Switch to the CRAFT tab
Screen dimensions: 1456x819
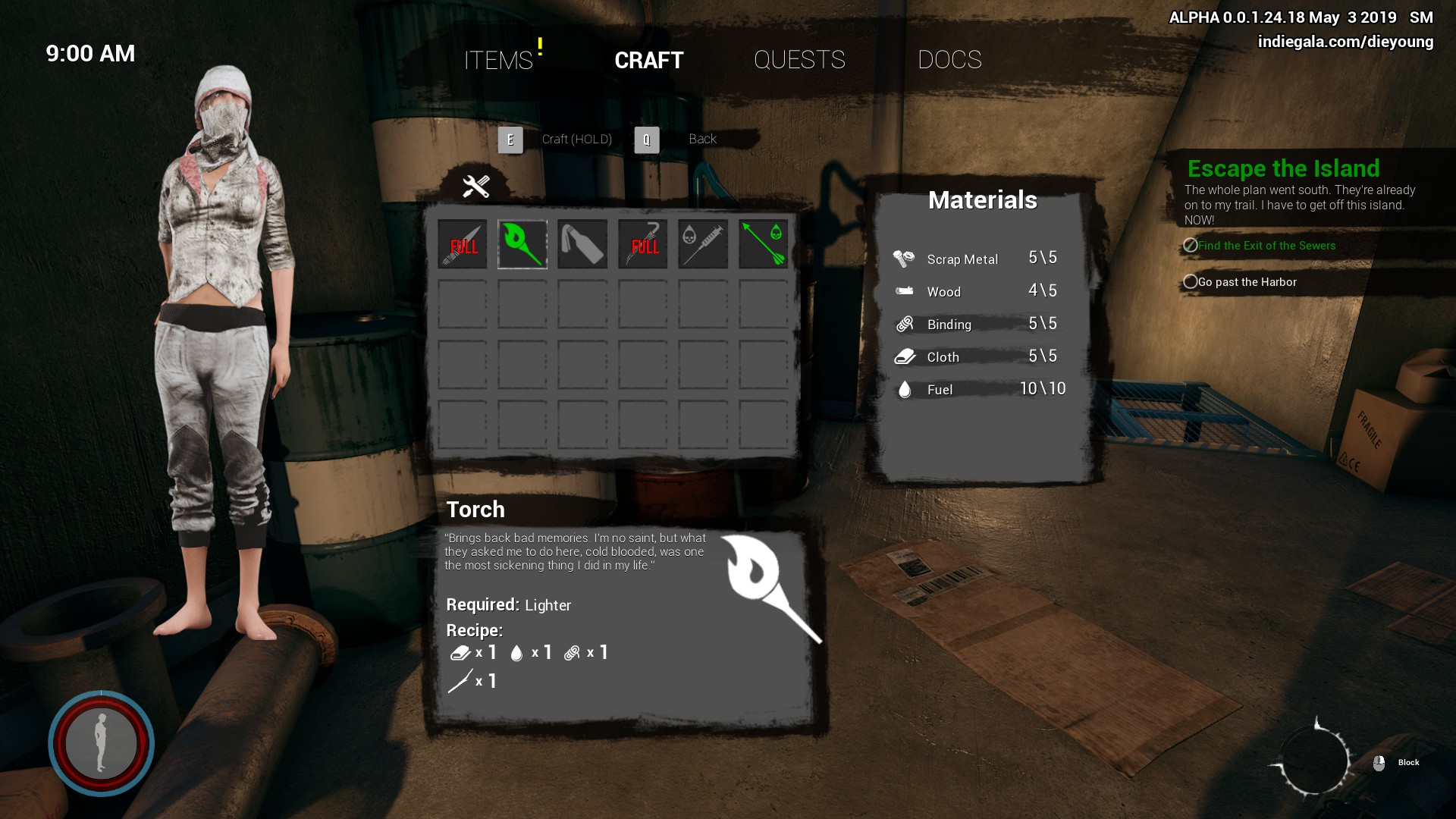coord(648,60)
